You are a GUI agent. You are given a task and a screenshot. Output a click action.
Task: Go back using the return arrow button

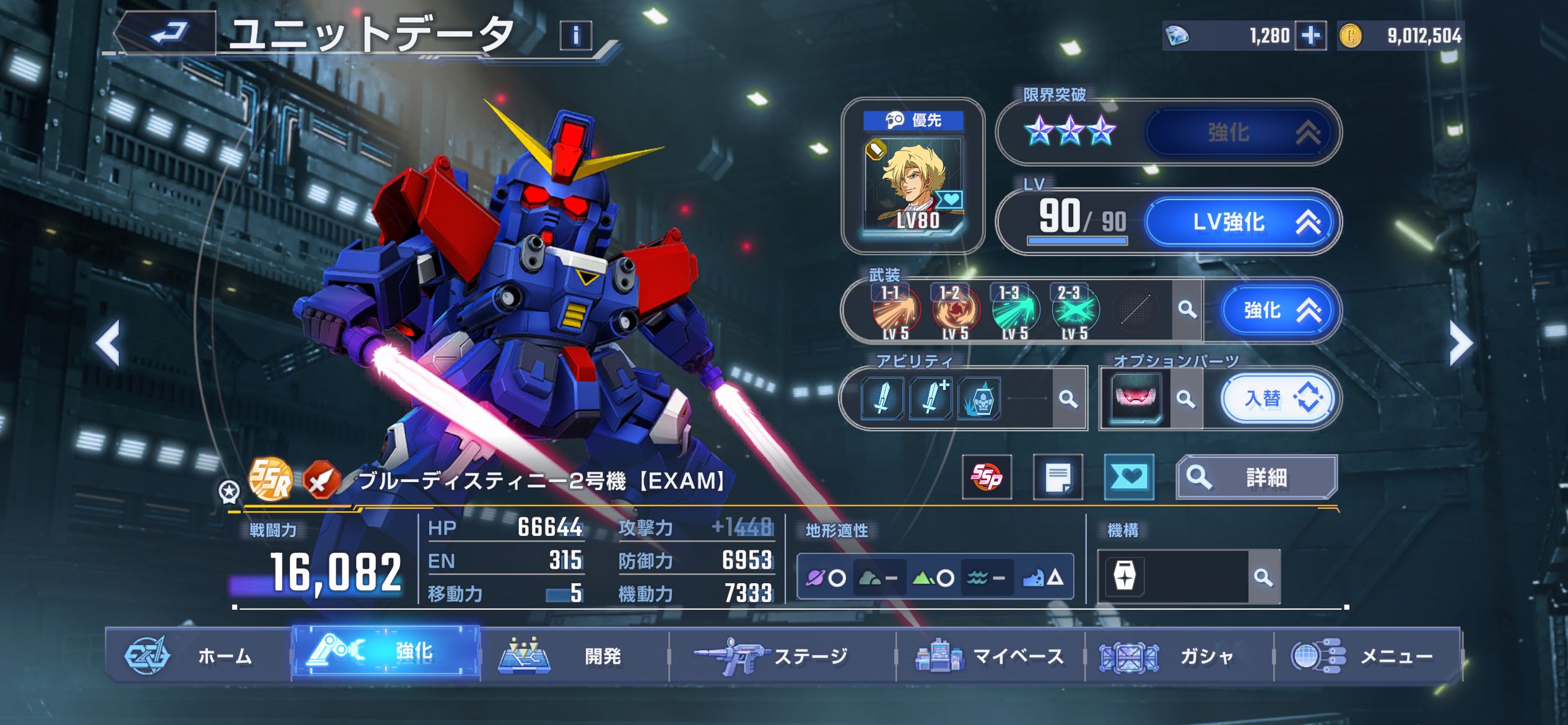pos(167,33)
